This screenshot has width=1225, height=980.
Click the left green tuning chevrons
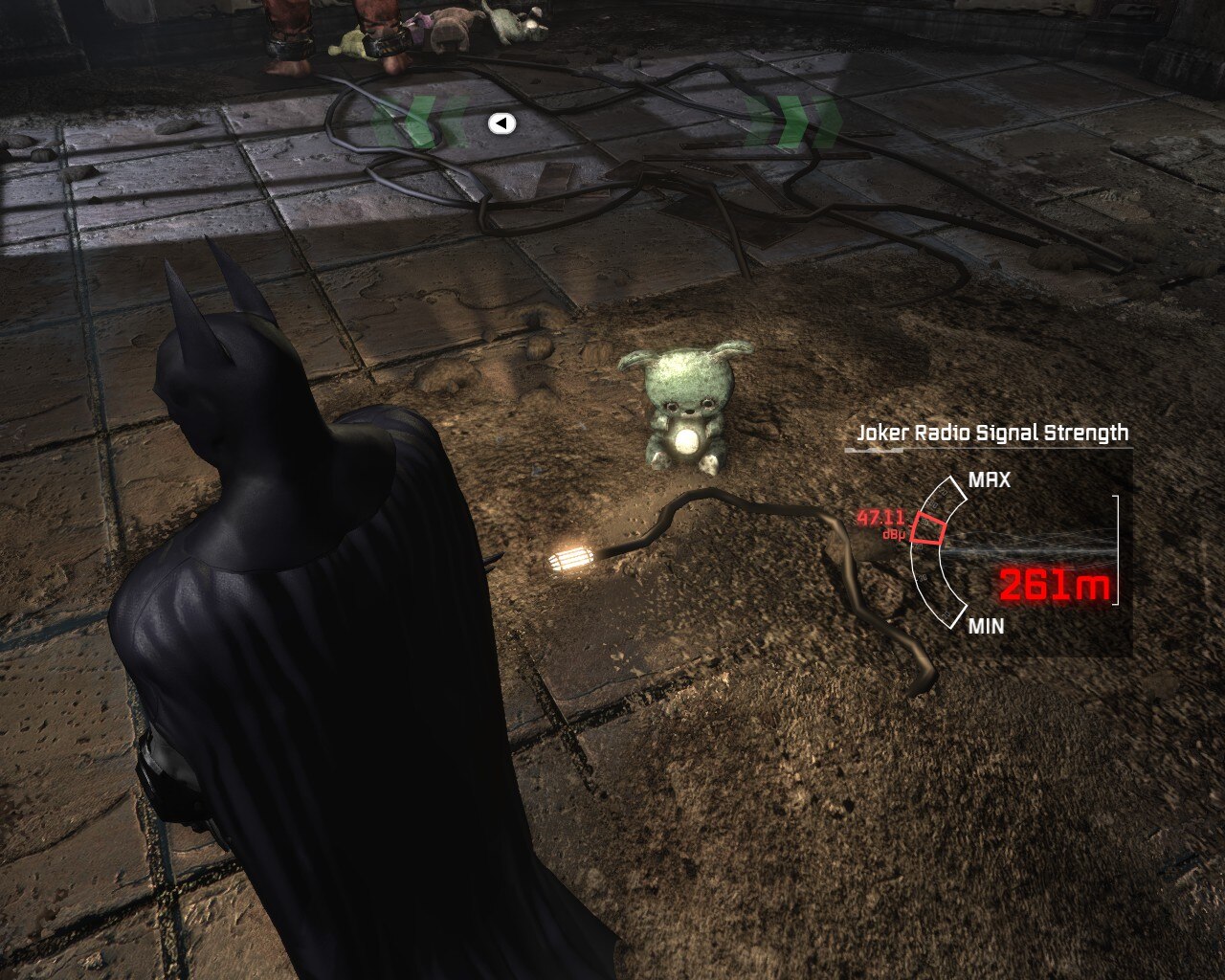point(416,120)
